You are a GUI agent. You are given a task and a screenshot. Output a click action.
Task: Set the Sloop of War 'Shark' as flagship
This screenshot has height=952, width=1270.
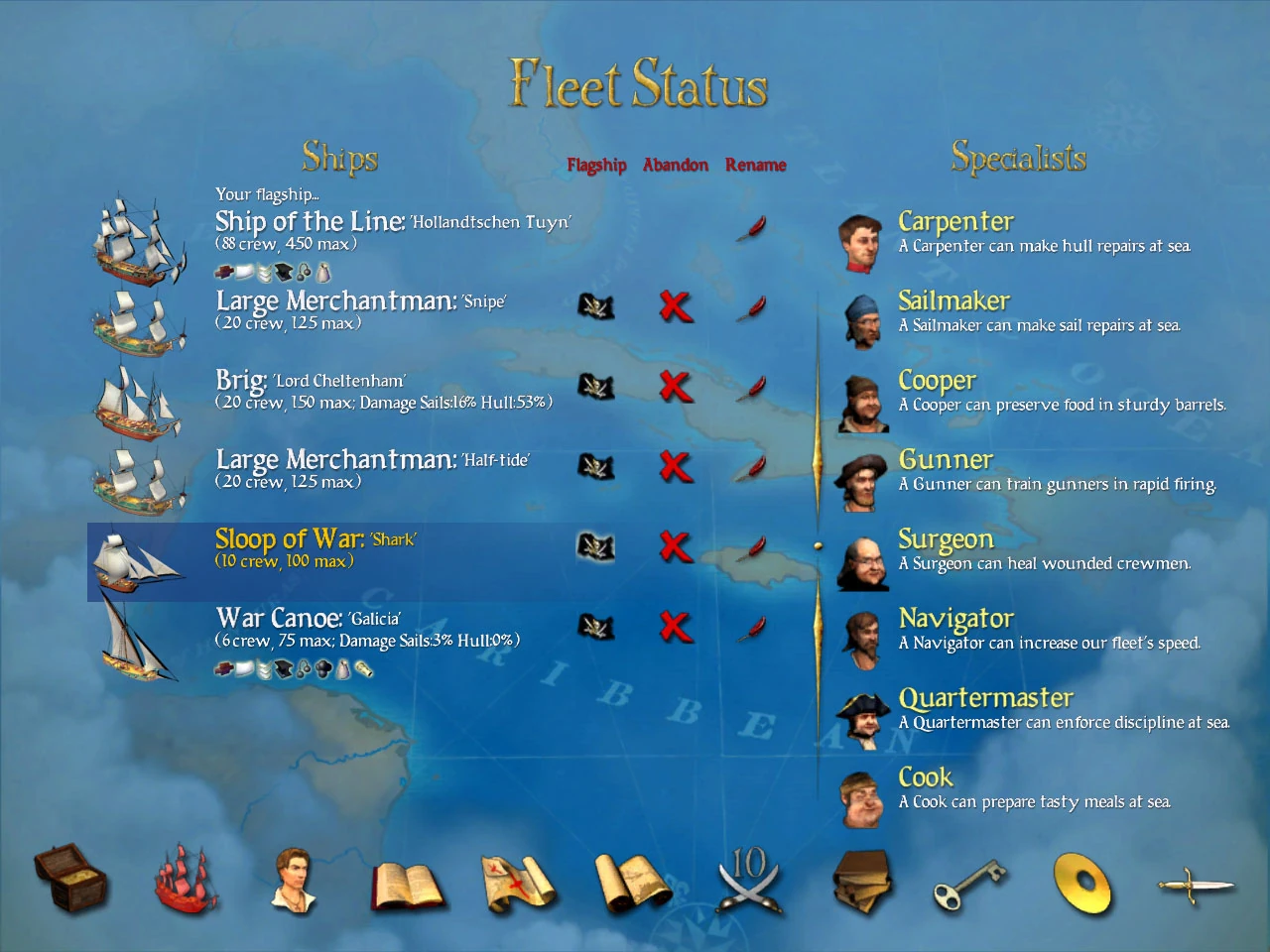click(x=596, y=547)
